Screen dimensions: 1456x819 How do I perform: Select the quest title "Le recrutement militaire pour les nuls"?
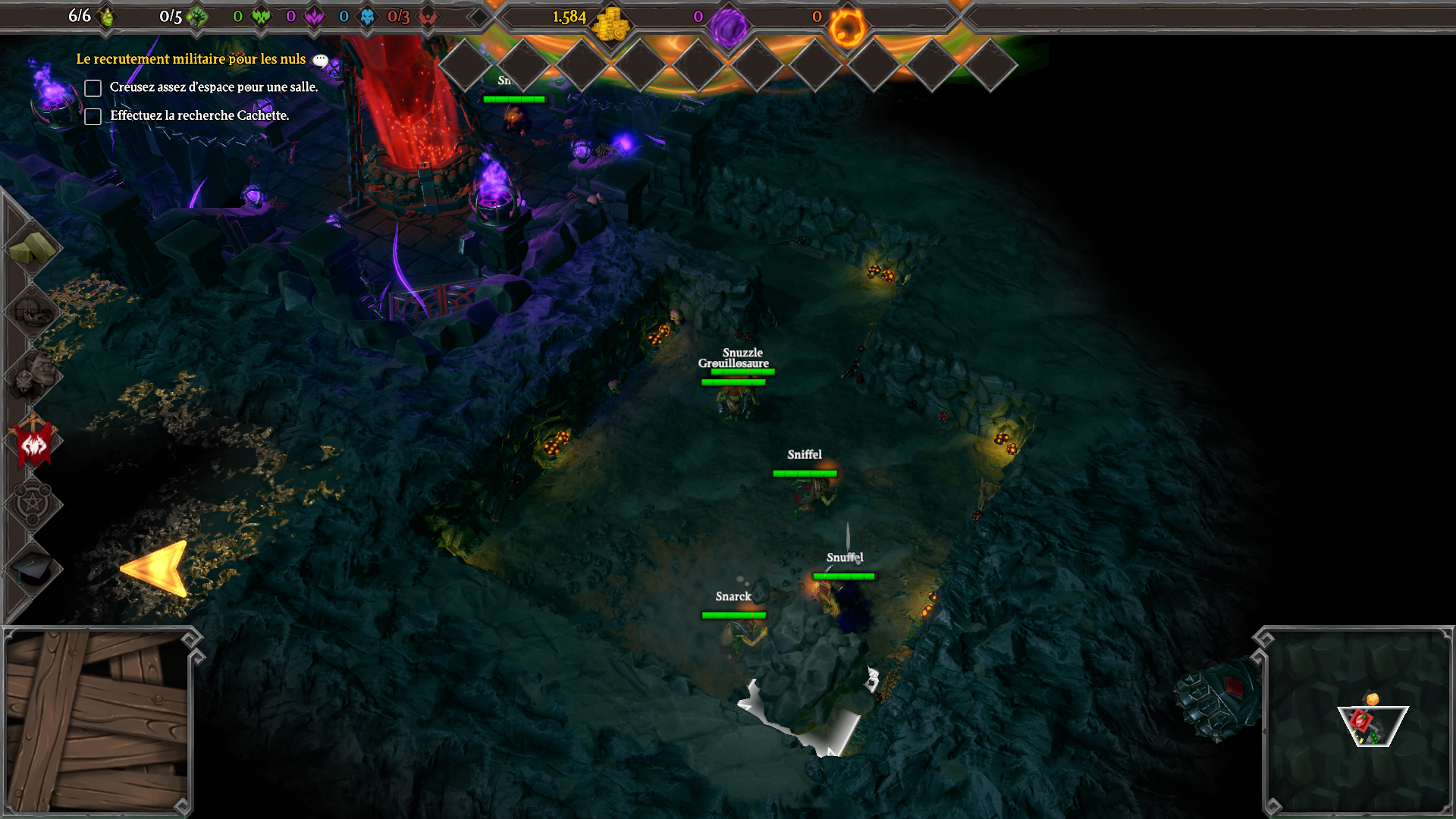click(190, 59)
